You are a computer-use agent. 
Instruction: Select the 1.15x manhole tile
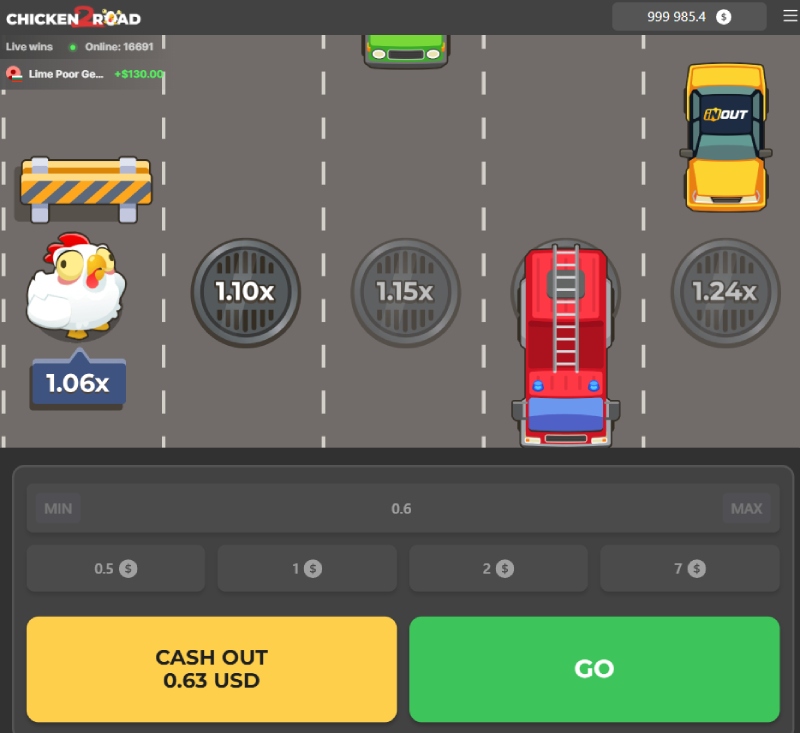click(405, 292)
